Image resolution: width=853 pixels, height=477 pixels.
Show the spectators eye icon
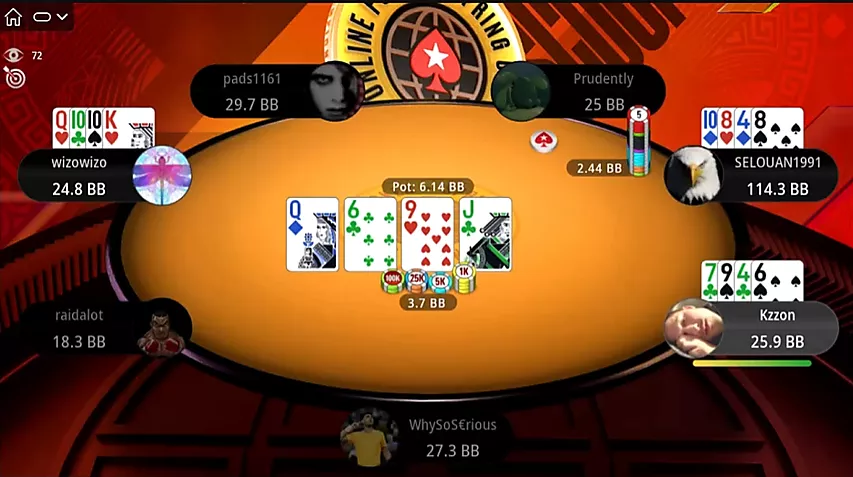pos(14,55)
